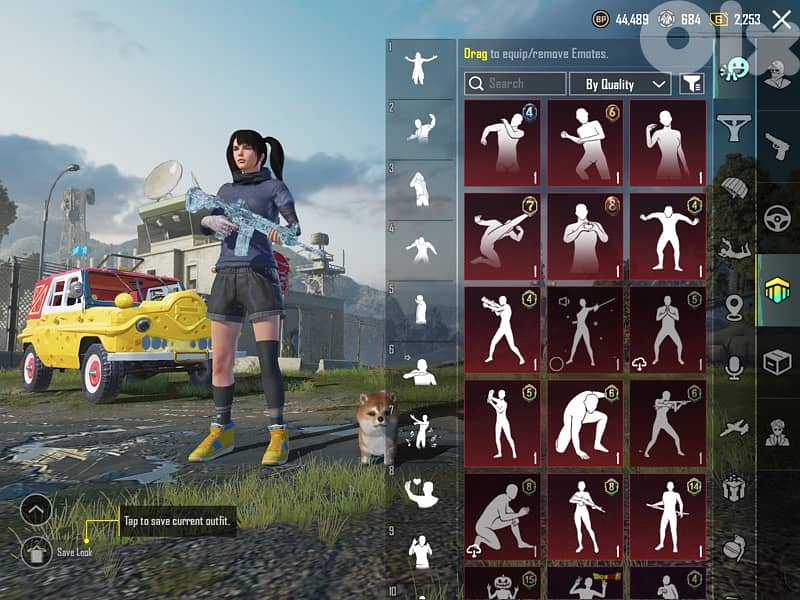Close the inventory screen with the X

pyautogui.click(x=781, y=19)
